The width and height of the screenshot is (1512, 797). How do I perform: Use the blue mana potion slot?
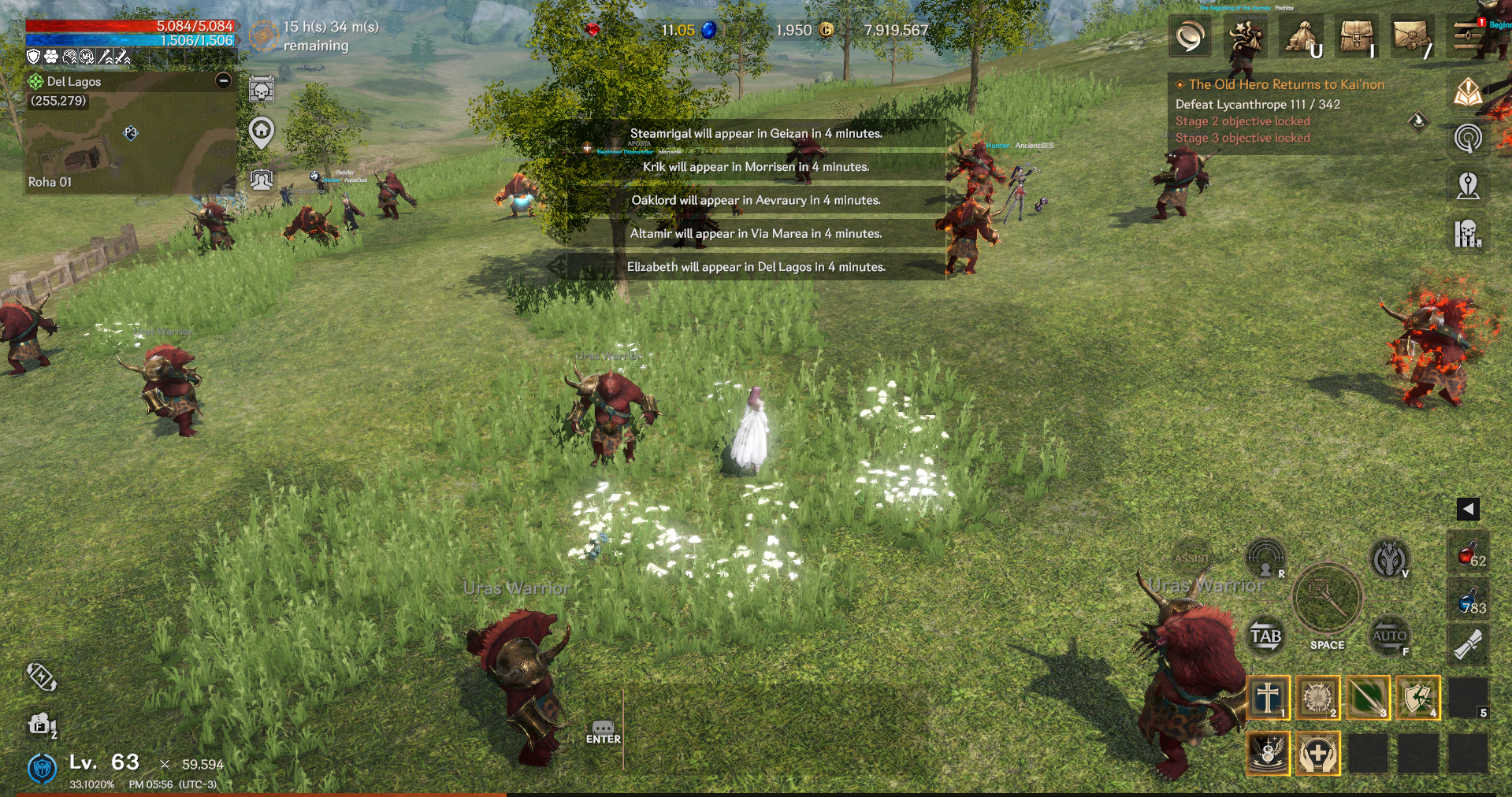1469,602
